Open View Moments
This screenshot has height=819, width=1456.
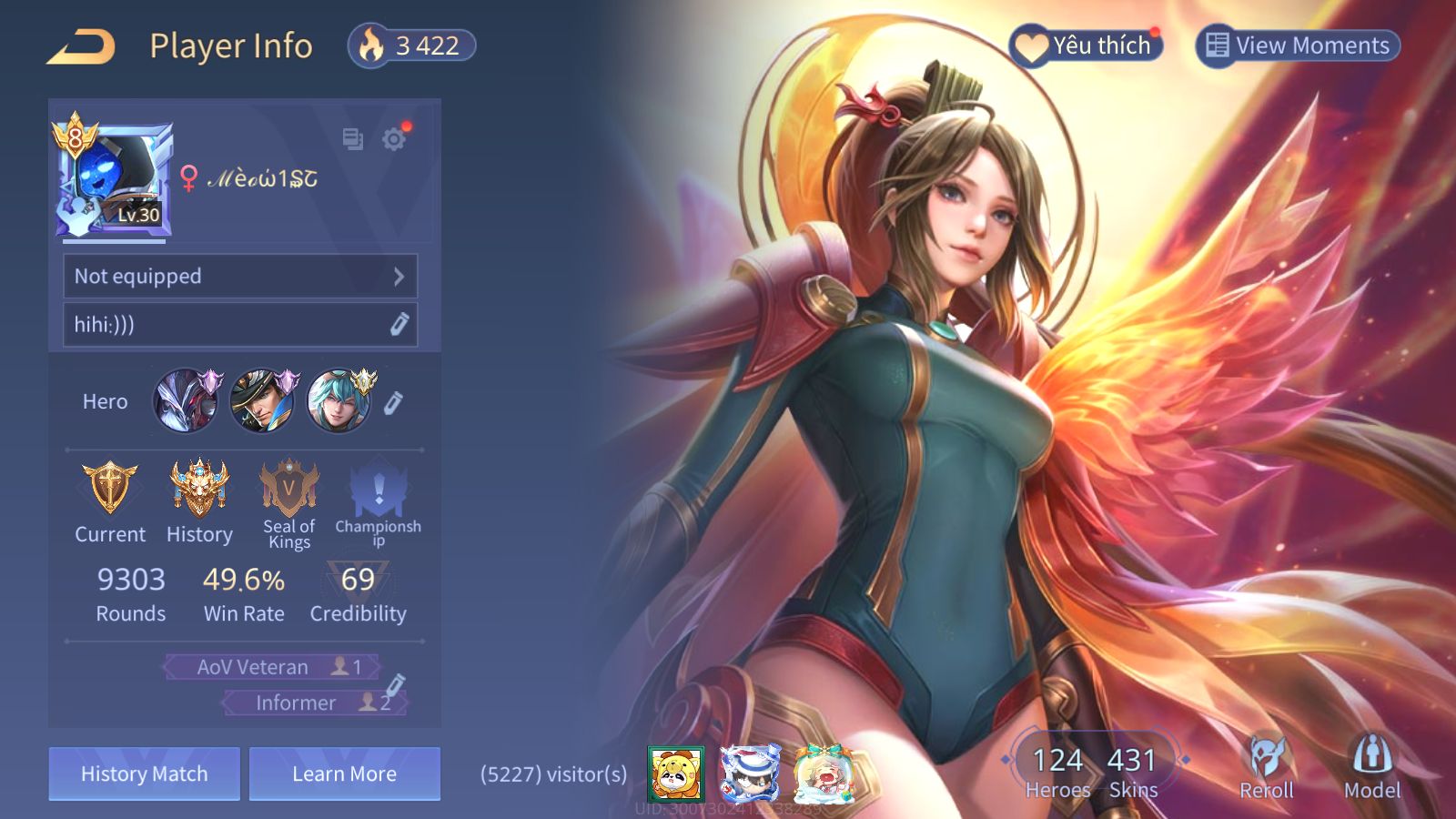[1297, 45]
